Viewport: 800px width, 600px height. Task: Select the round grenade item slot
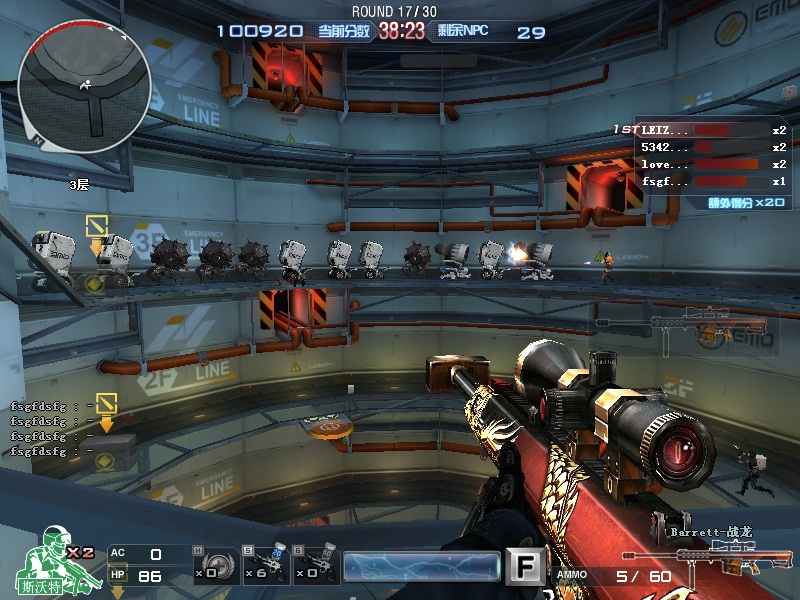214,566
